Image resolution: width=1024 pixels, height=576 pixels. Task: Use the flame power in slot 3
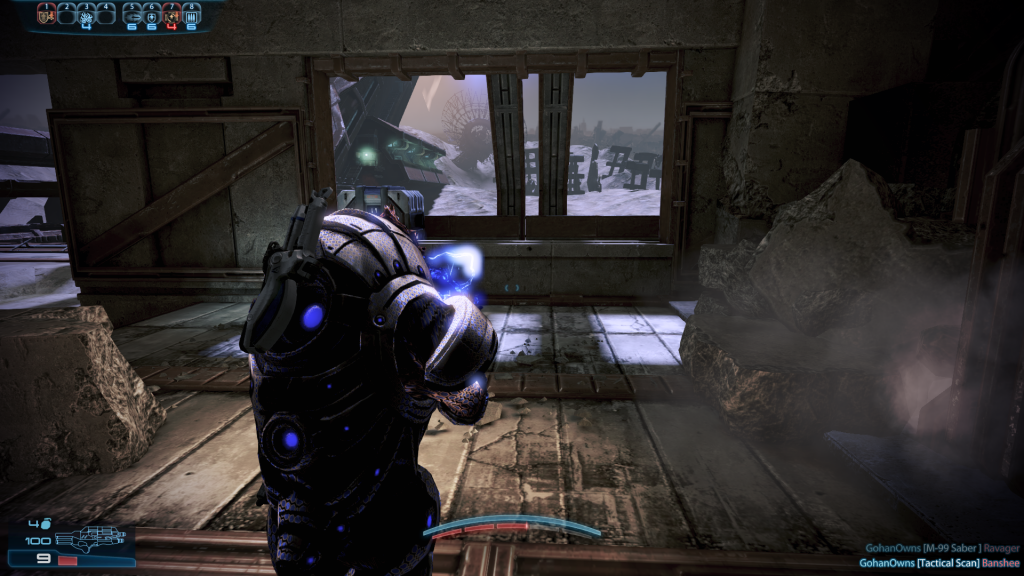click(86, 14)
